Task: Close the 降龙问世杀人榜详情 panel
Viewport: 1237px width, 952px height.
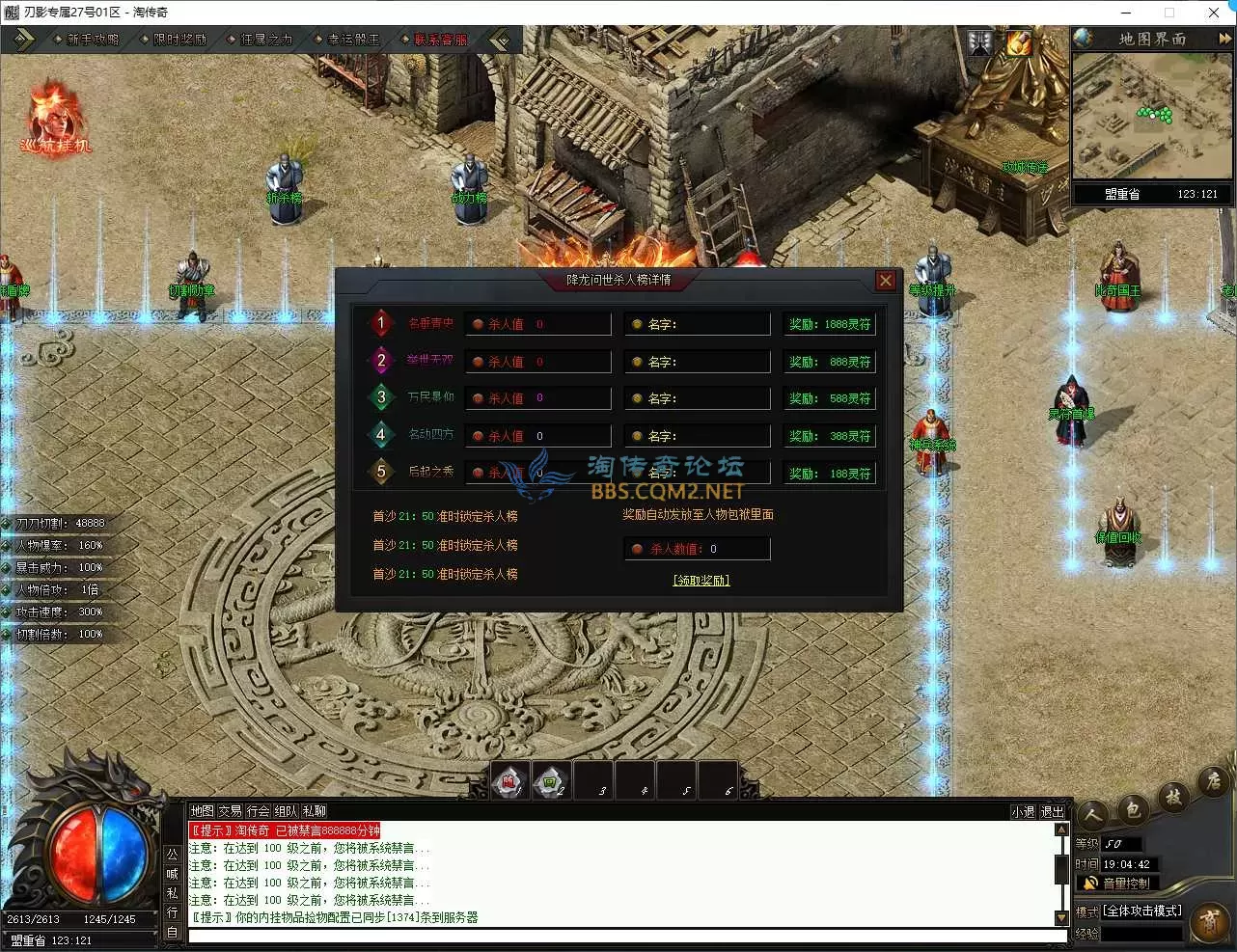Action: pos(885,281)
